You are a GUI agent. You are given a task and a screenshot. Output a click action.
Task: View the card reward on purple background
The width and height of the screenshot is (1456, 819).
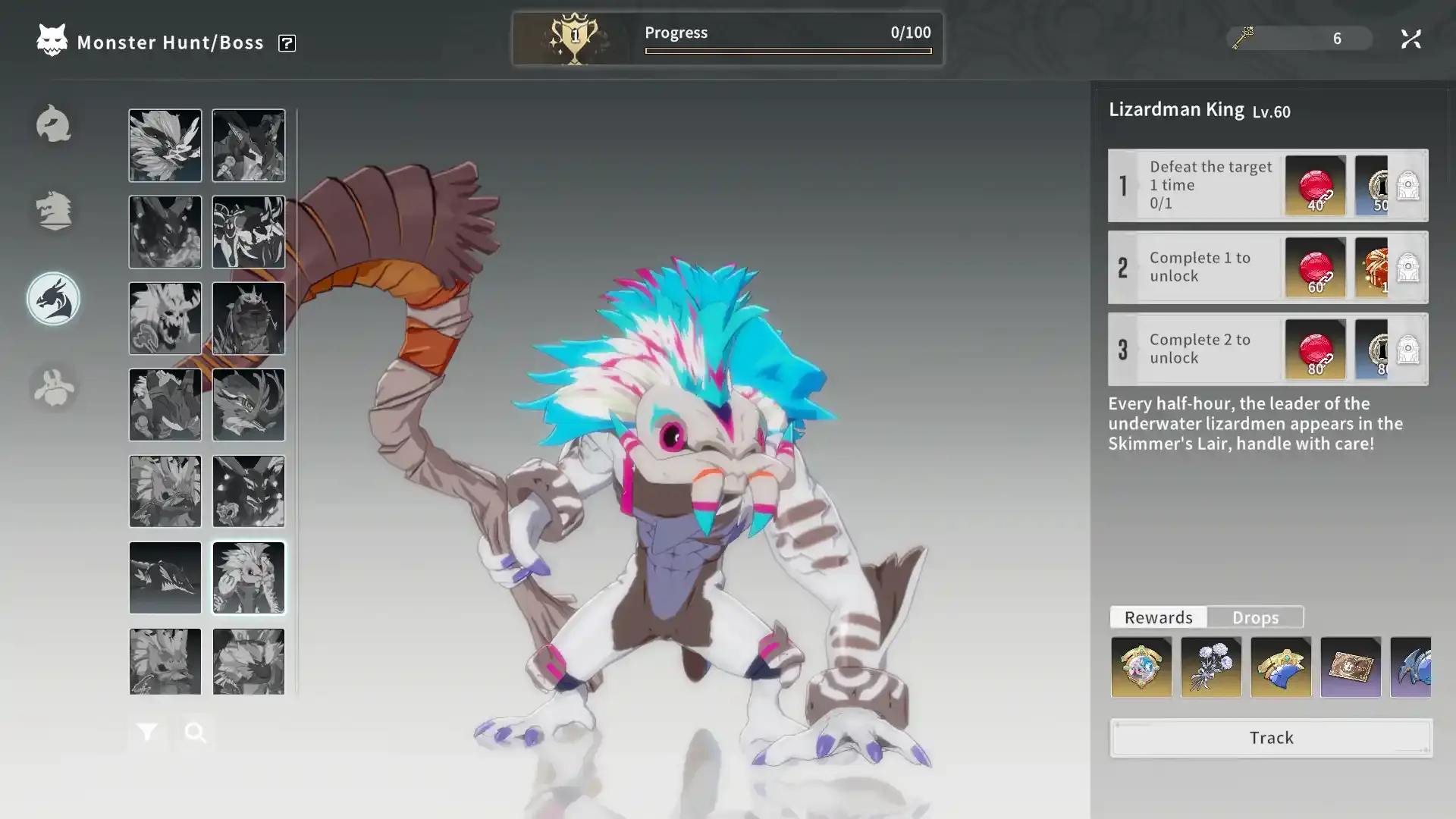pyautogui.click(x=1351, y=667)
